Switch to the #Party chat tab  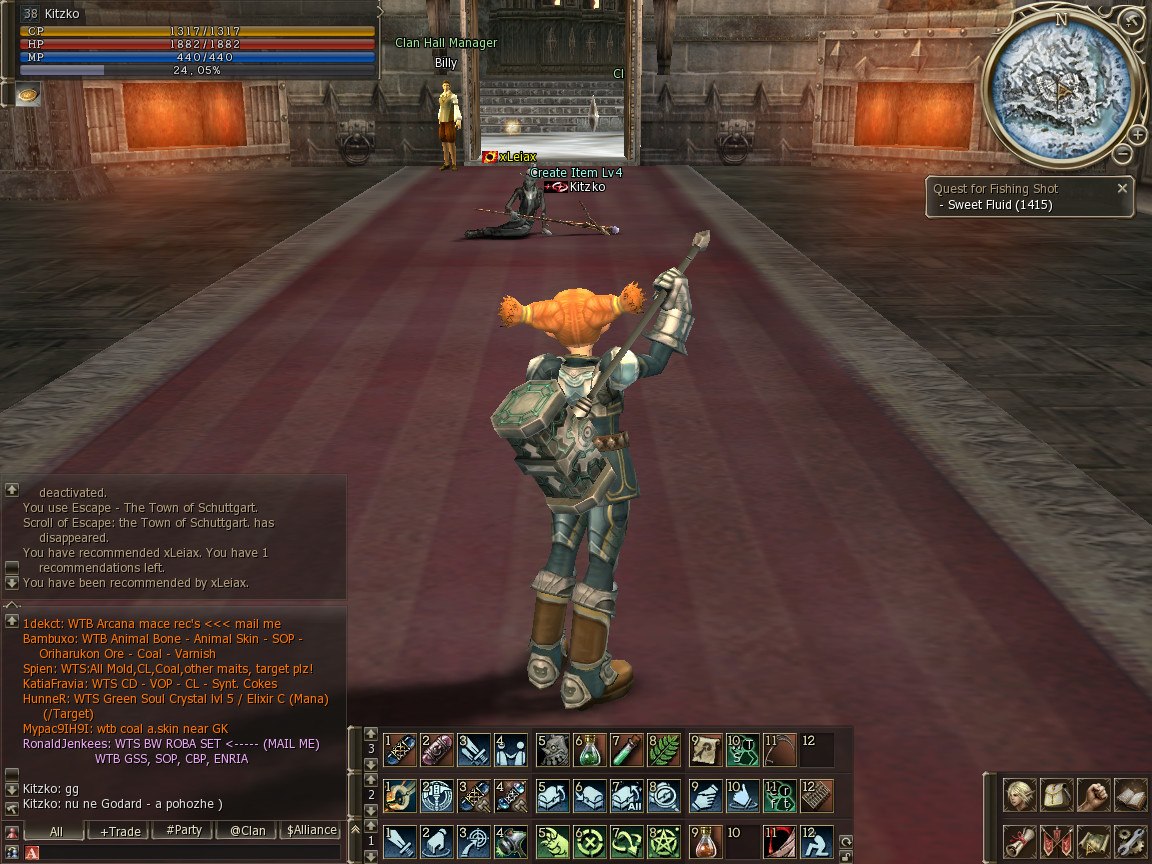pos(183,830)
